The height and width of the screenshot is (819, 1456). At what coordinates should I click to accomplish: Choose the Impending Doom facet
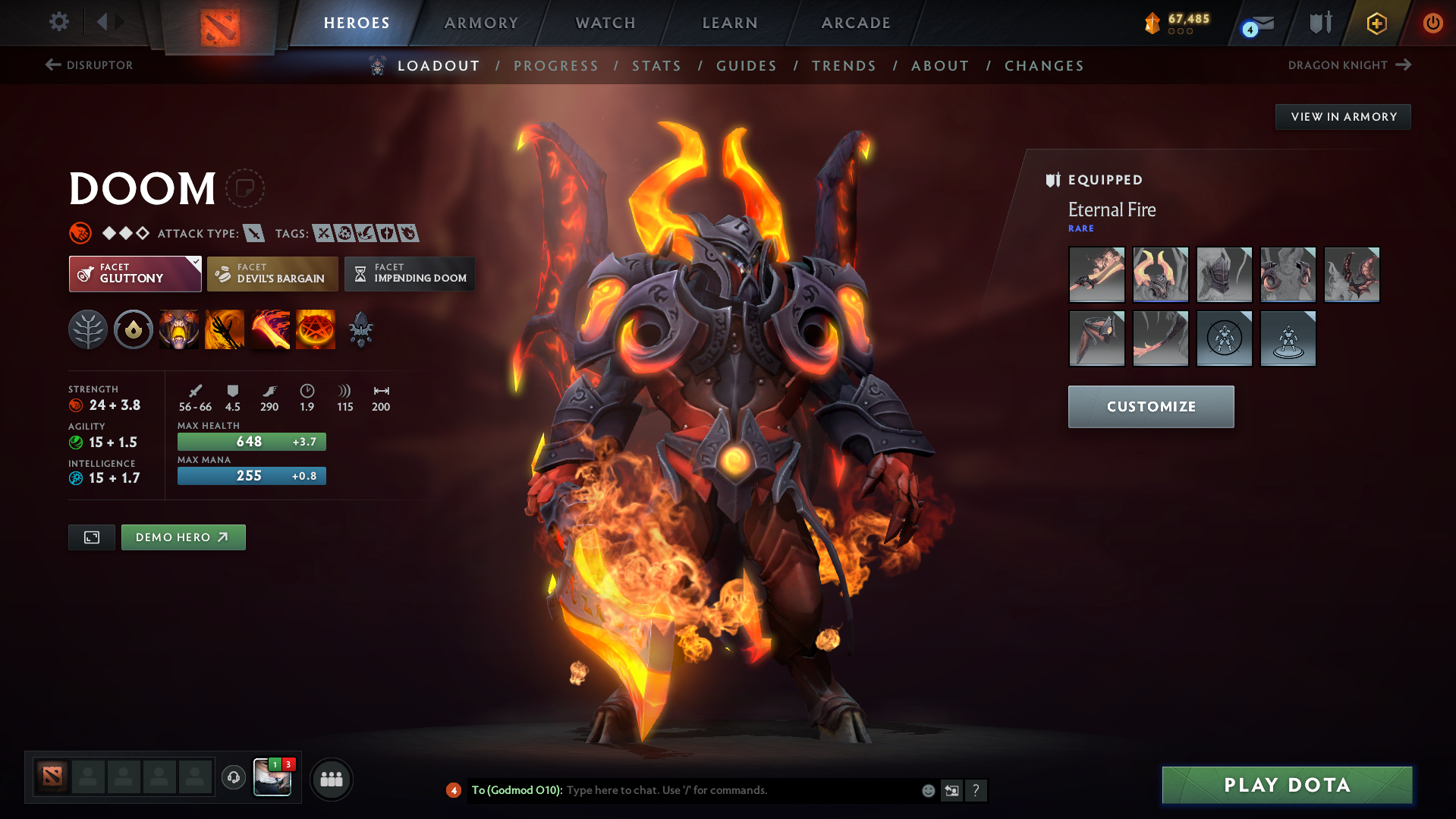tap(410, 274)
